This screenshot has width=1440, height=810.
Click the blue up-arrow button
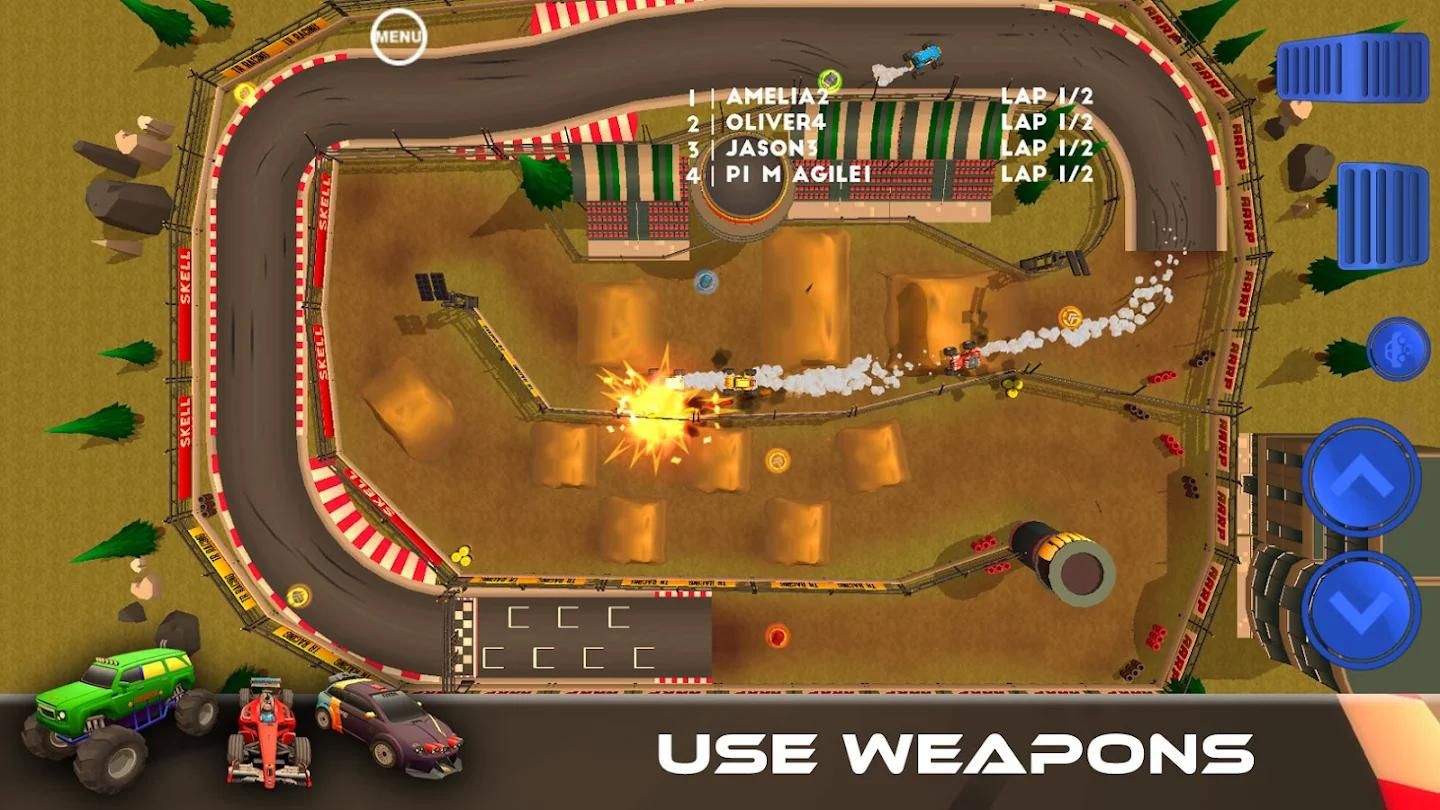1361,478
